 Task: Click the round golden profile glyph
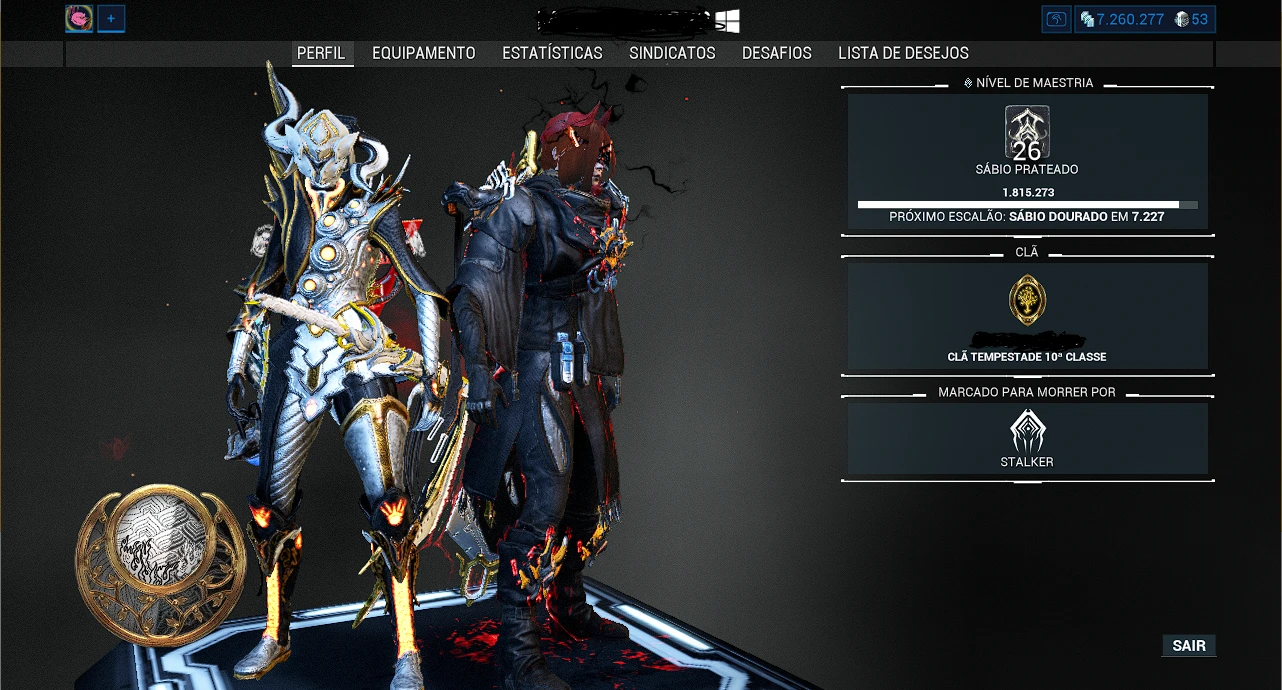point(160,565)
